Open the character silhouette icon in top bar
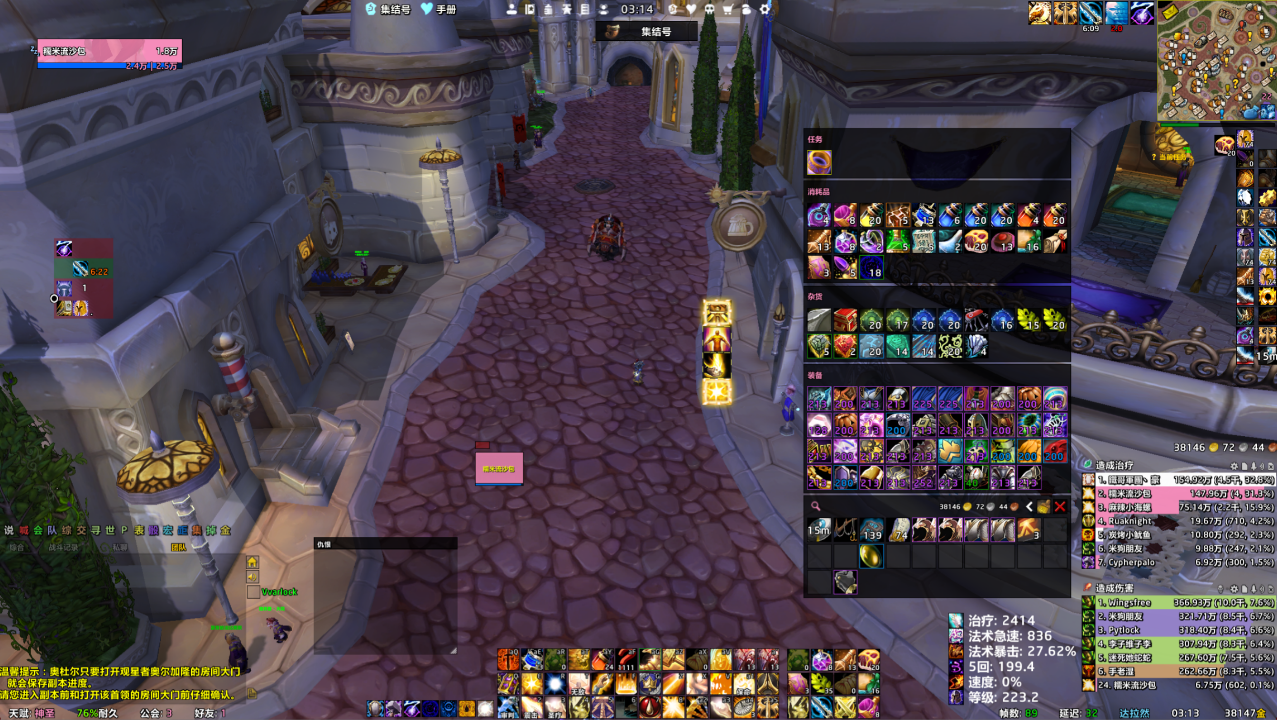1277x720 pixels. [512, 9]
